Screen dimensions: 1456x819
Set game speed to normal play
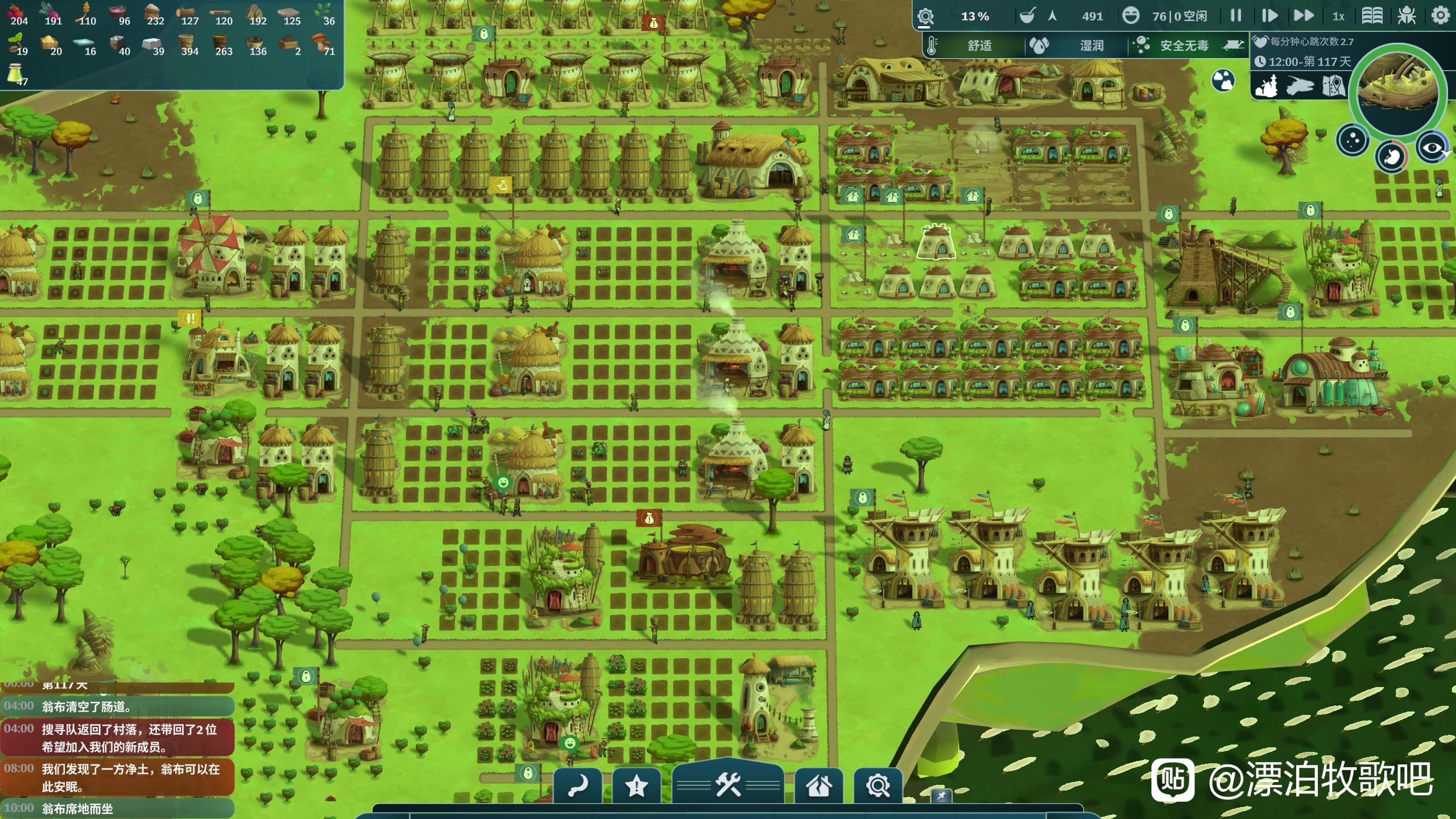point(1269,16)
